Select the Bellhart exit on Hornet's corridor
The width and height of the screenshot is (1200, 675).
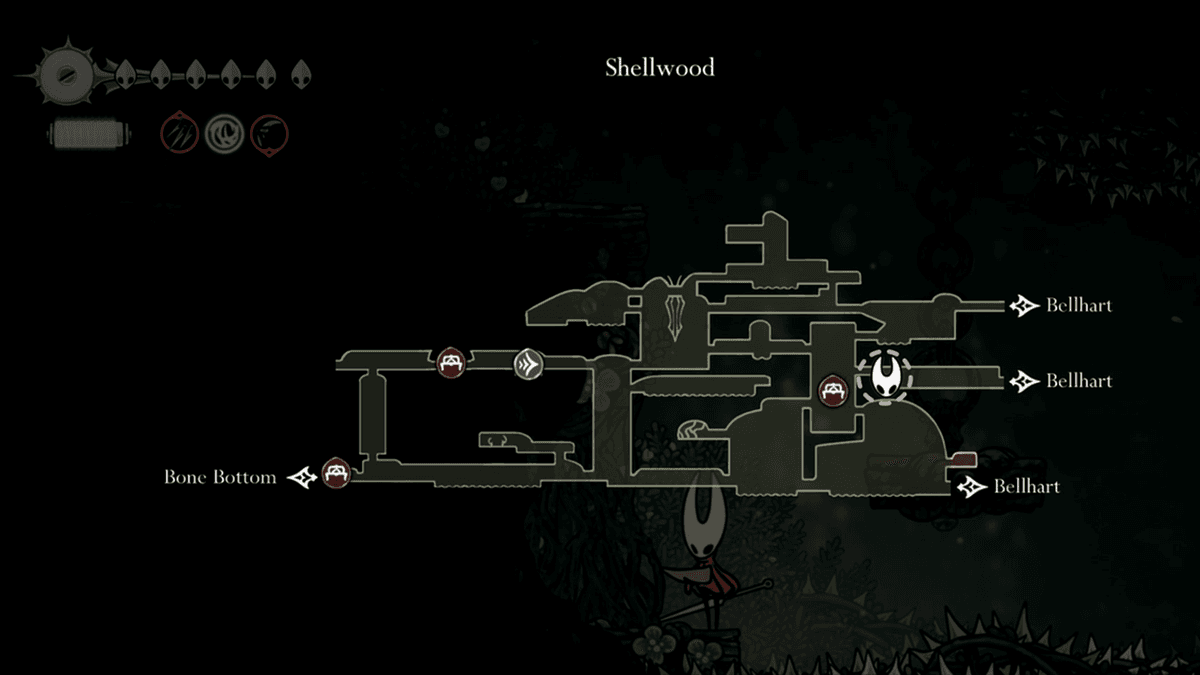tap(1023, 381)
